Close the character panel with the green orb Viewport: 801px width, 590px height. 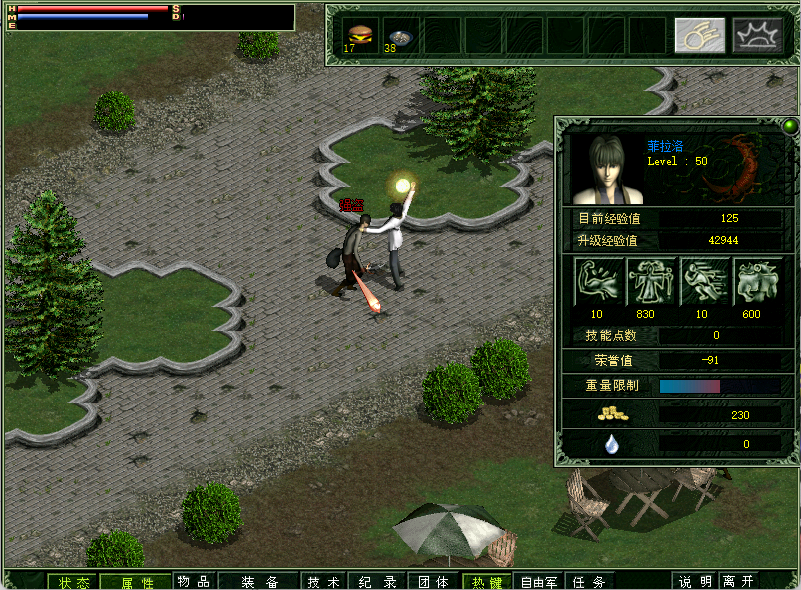click(789, 127)
